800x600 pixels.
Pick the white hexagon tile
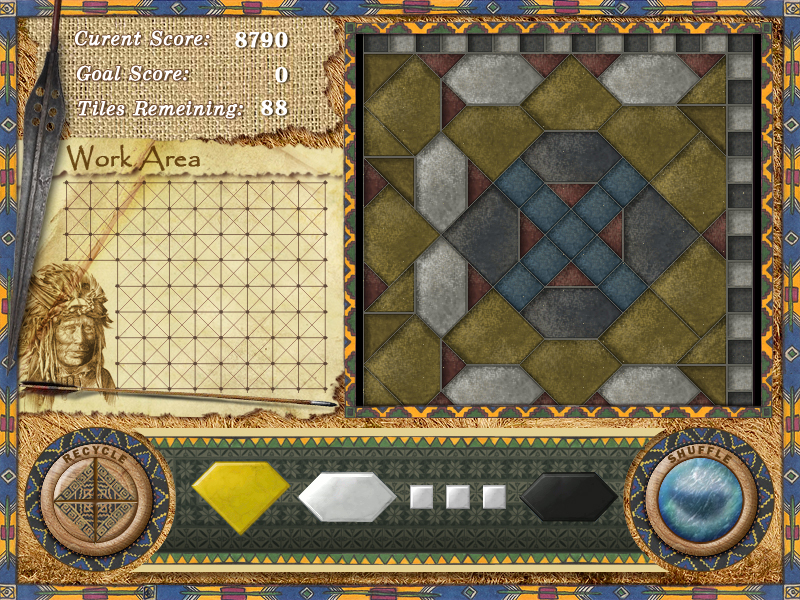tap(347, 496)
